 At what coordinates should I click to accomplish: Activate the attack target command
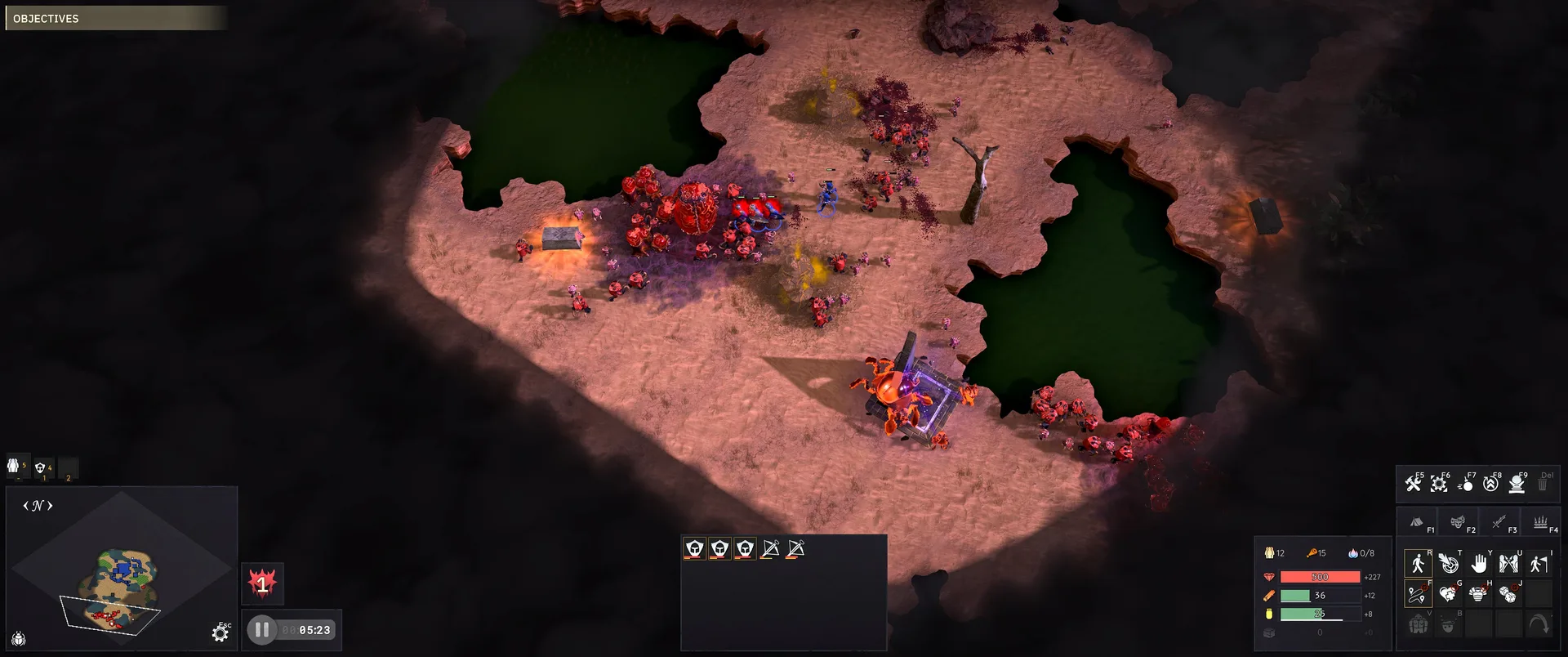[x=1448, y=563]
